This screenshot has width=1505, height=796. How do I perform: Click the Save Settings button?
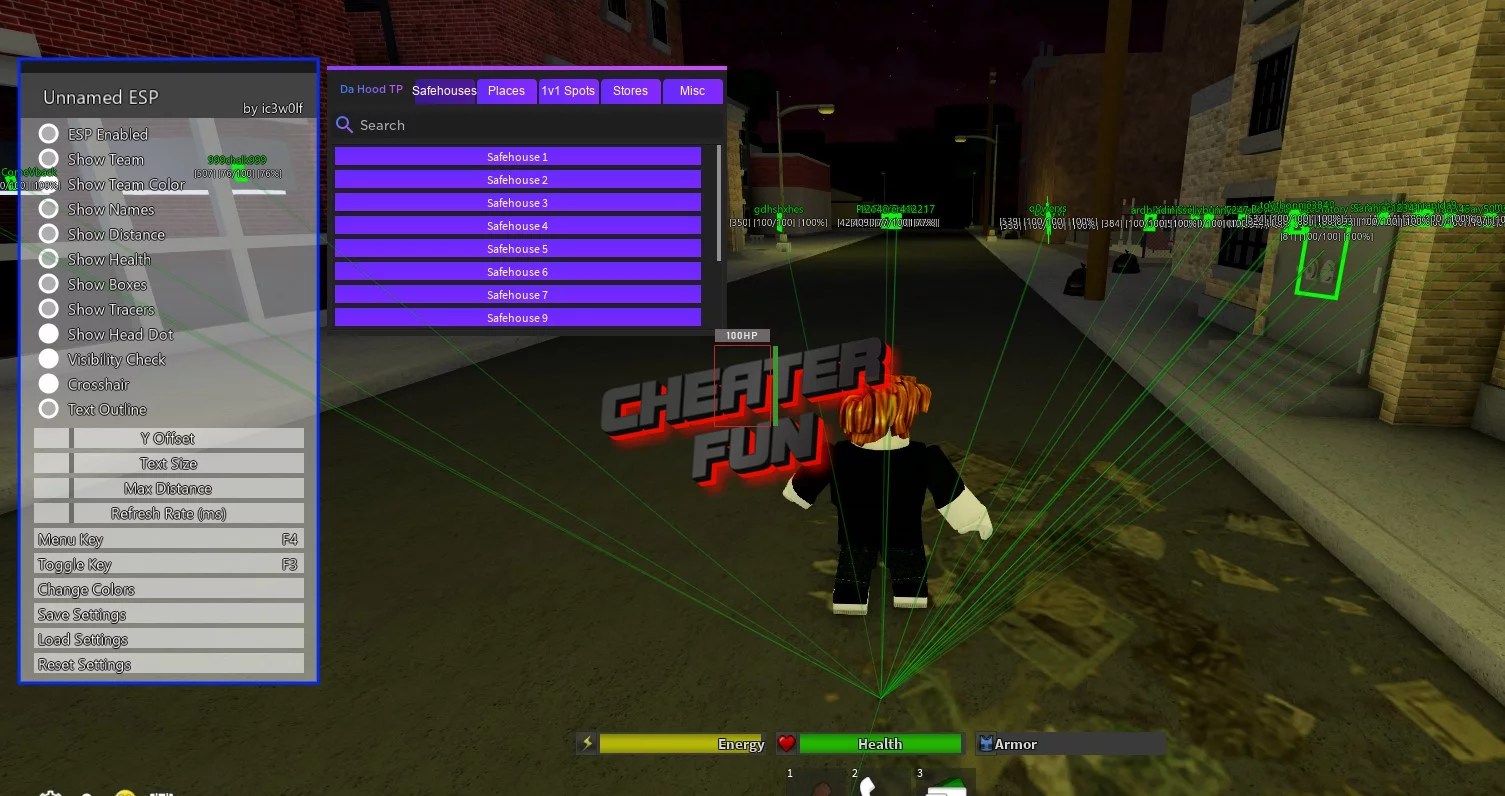tap(168, 613)
